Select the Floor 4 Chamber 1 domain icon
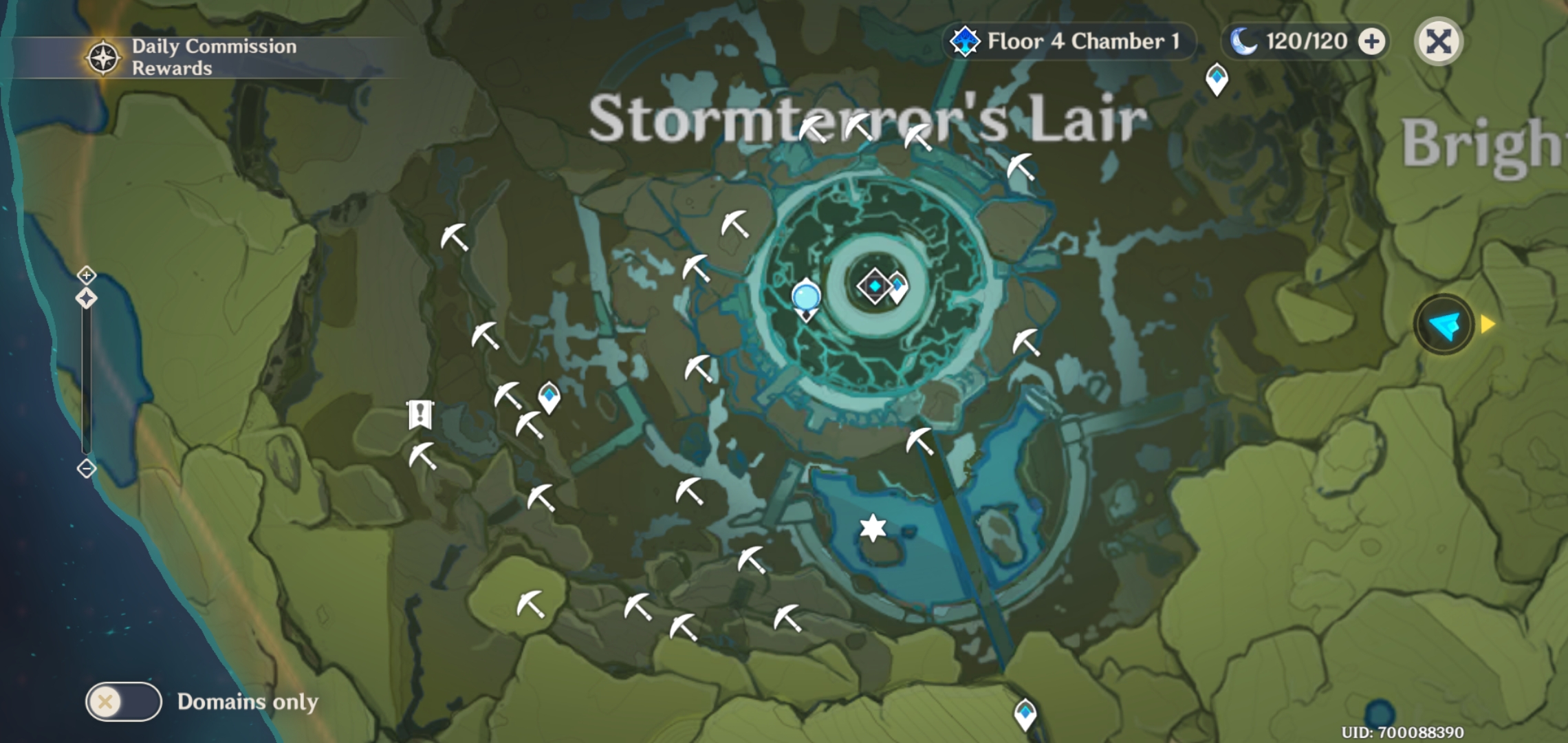Viewport: 1568px width, 743px height. (x=966, y=43)
